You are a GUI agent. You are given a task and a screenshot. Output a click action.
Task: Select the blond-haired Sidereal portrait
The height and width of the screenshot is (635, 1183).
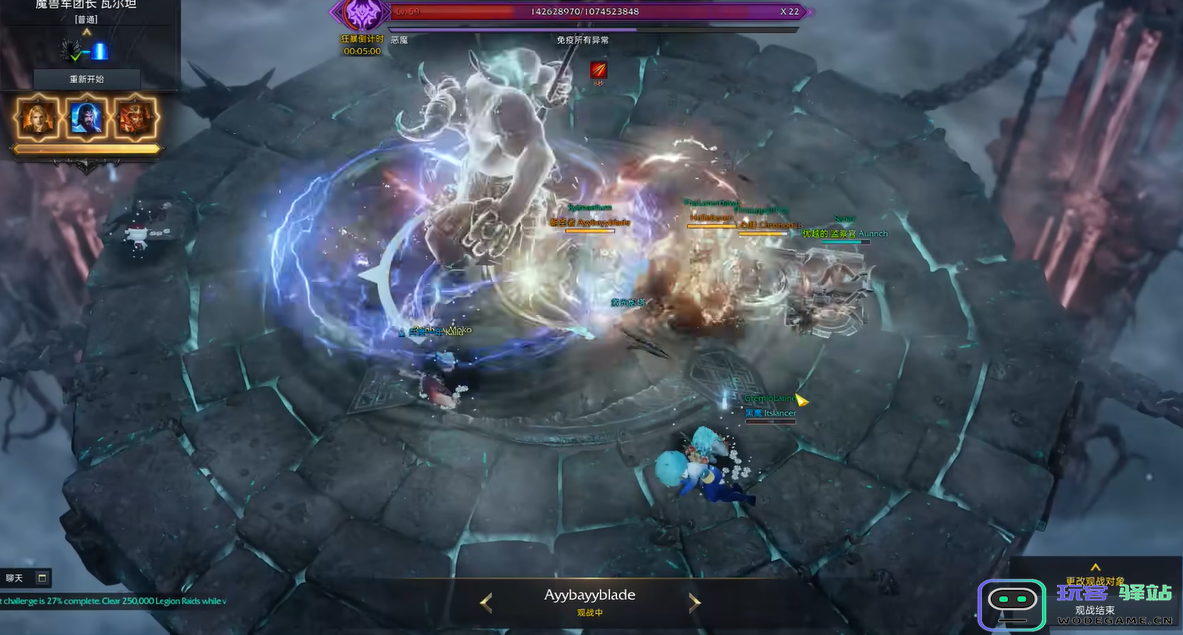point(37,117)
